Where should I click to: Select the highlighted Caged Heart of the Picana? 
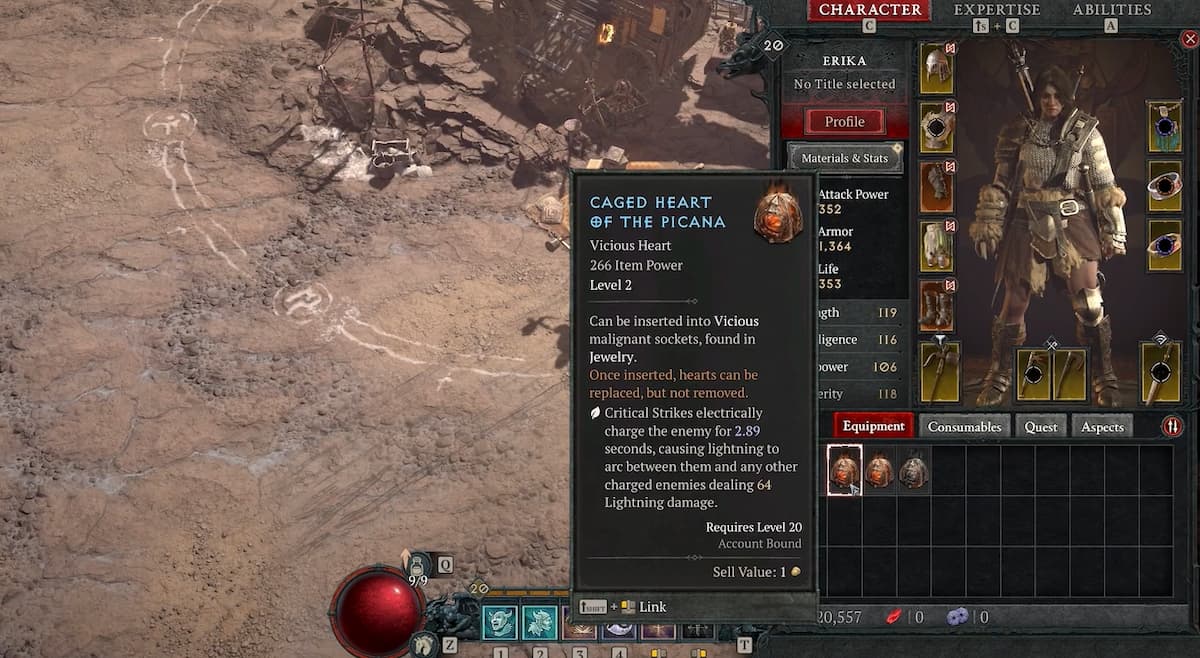[845, 470]
